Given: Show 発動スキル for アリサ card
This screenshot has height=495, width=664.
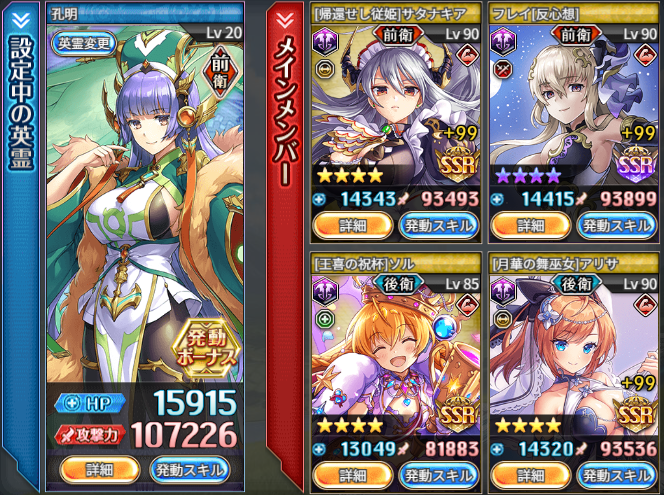Looking at the screenshot, I should coord(616,475).
